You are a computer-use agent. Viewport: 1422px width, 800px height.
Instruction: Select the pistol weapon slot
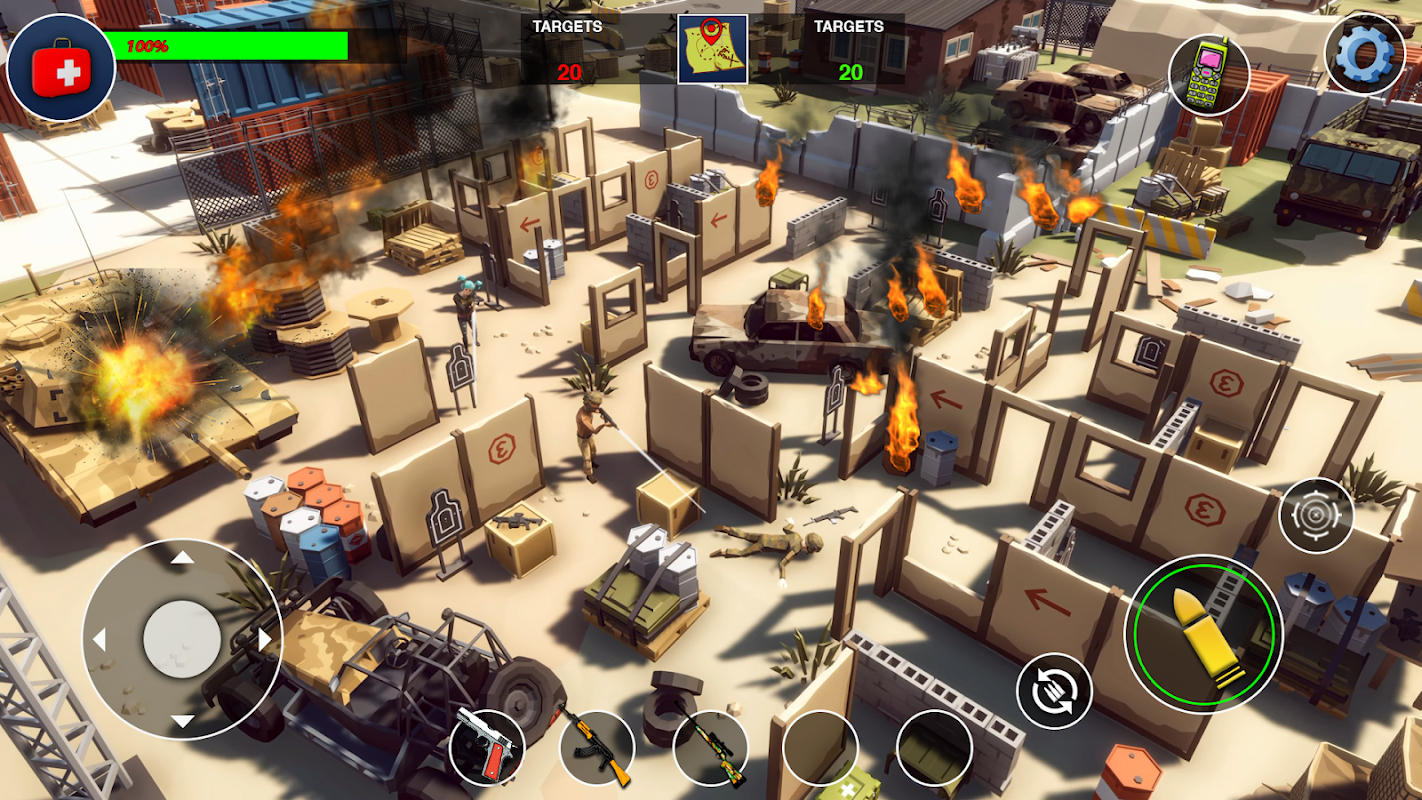[487, 747]
